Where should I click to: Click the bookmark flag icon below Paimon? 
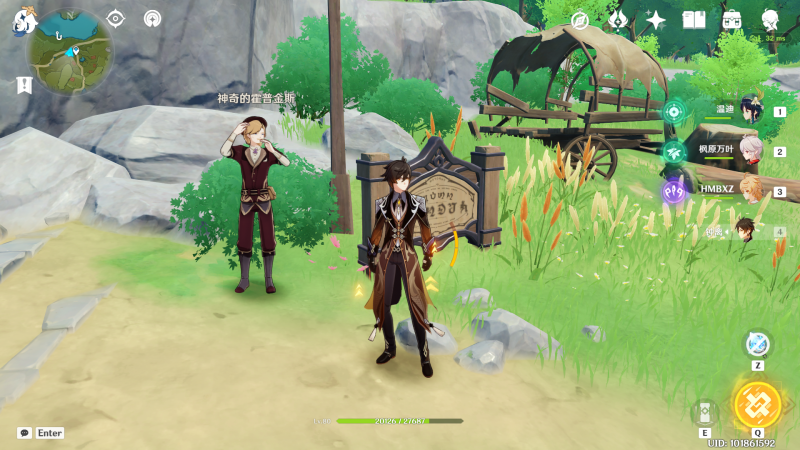coord(24,85)
